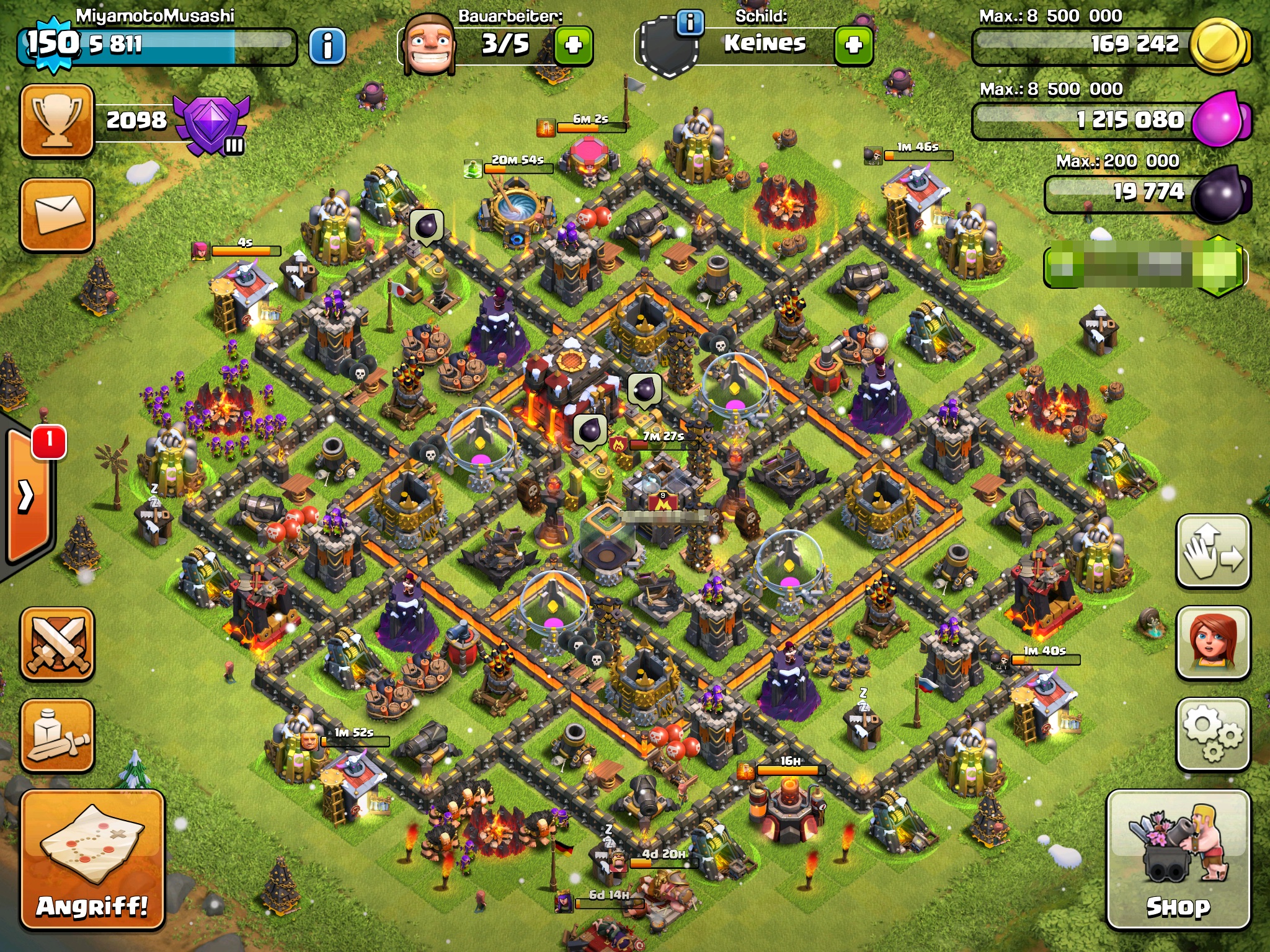This screenshot has height=952, width=1270.
Task: Buy a shield with the green plus
Action: (854, 45)
